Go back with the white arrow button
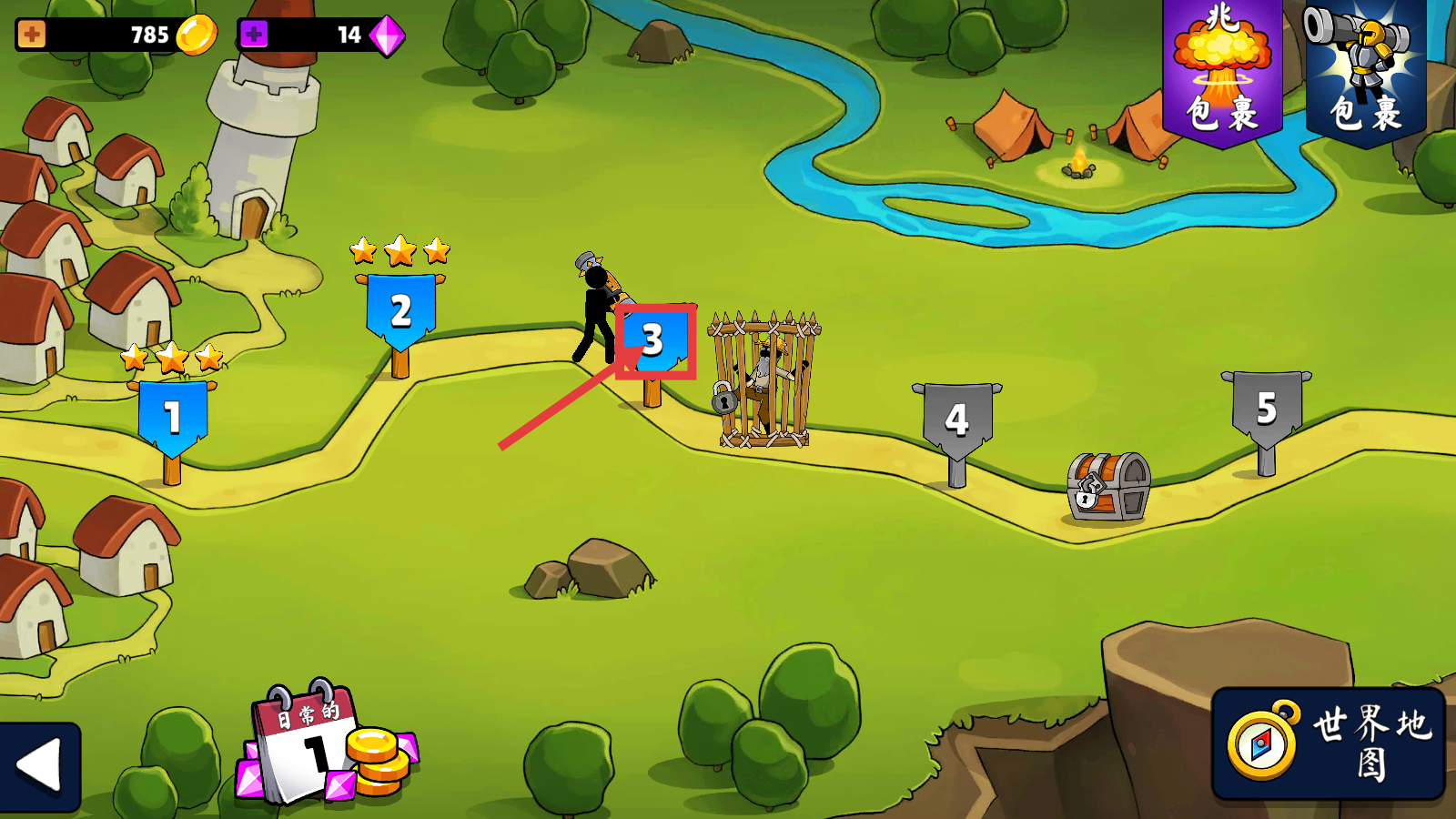 [x=40, y=765]
